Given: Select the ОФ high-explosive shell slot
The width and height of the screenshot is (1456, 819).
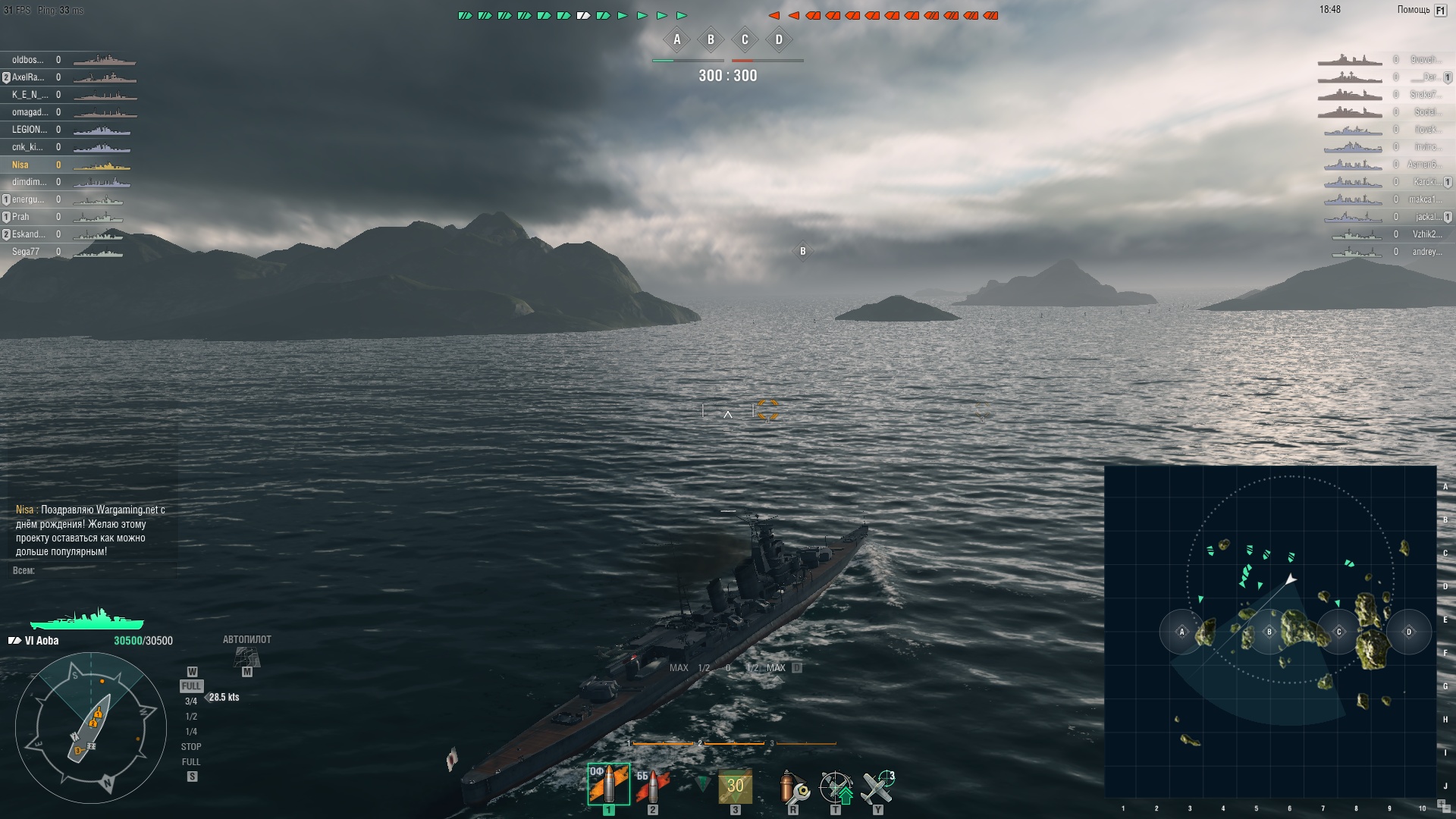Looking at the screenshot, I should click(x=608, y=784).
